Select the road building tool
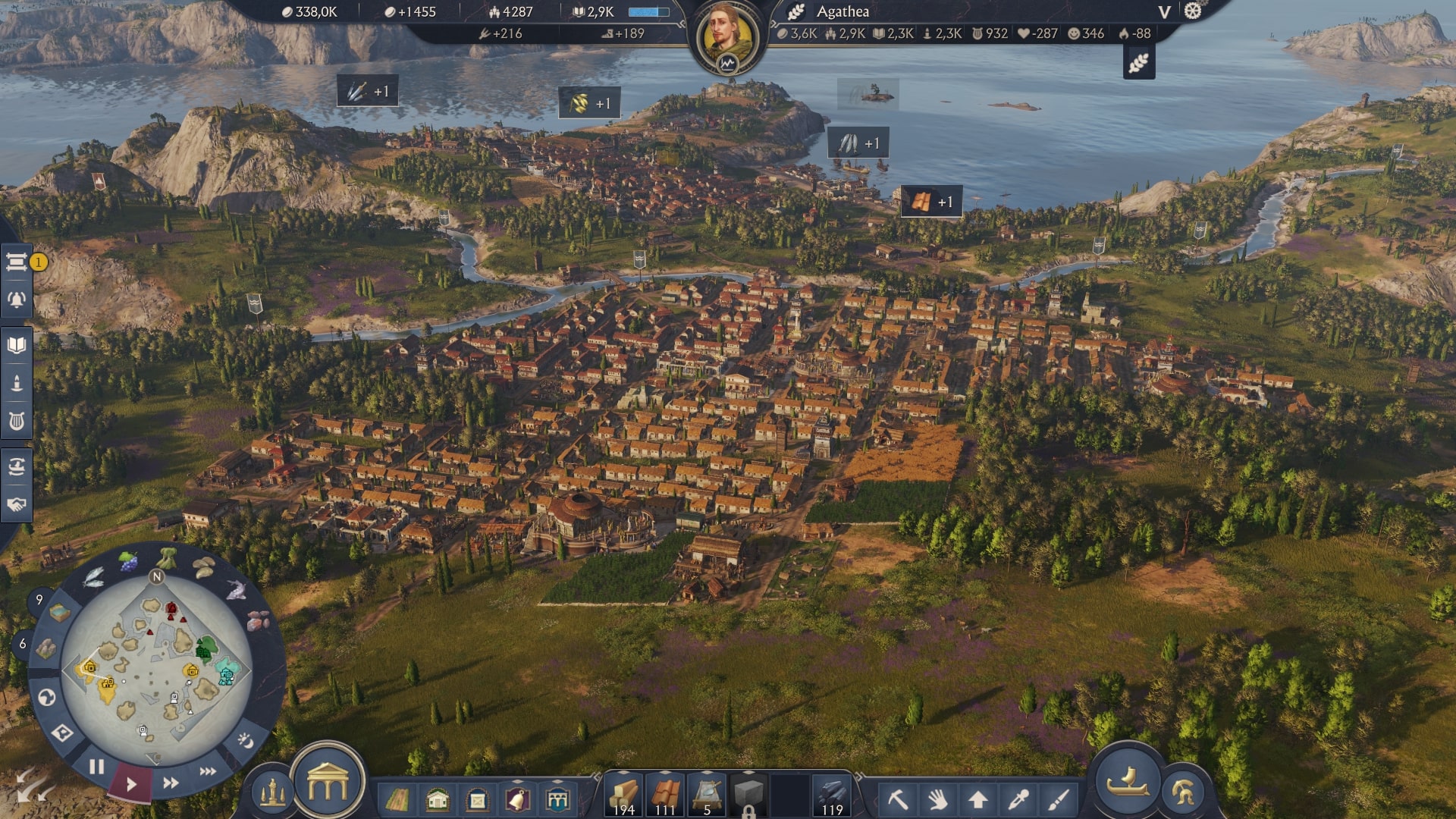This screenshot has height=819, width=1456. (x=397, y=799)
